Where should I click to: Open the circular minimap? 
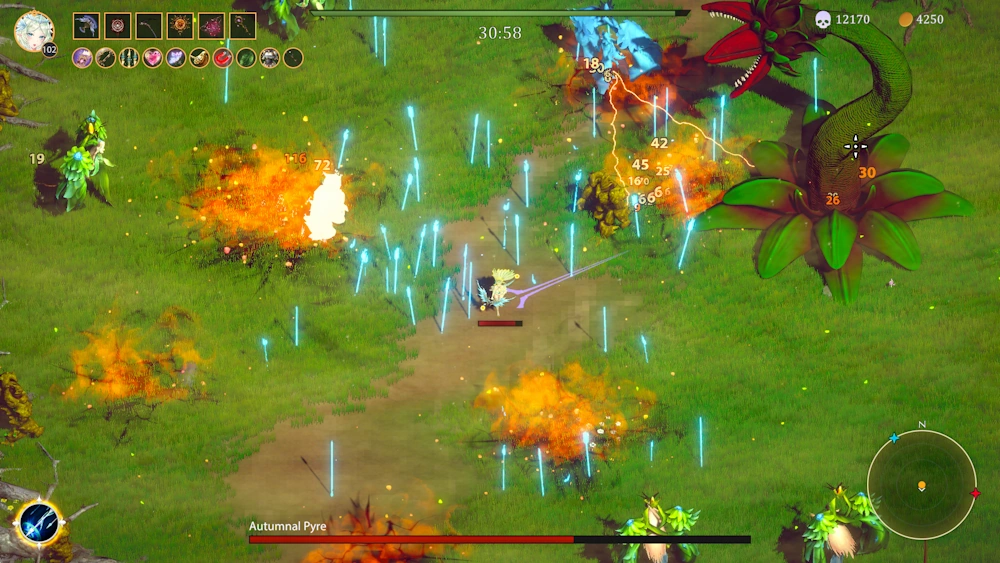click(921, 484)
